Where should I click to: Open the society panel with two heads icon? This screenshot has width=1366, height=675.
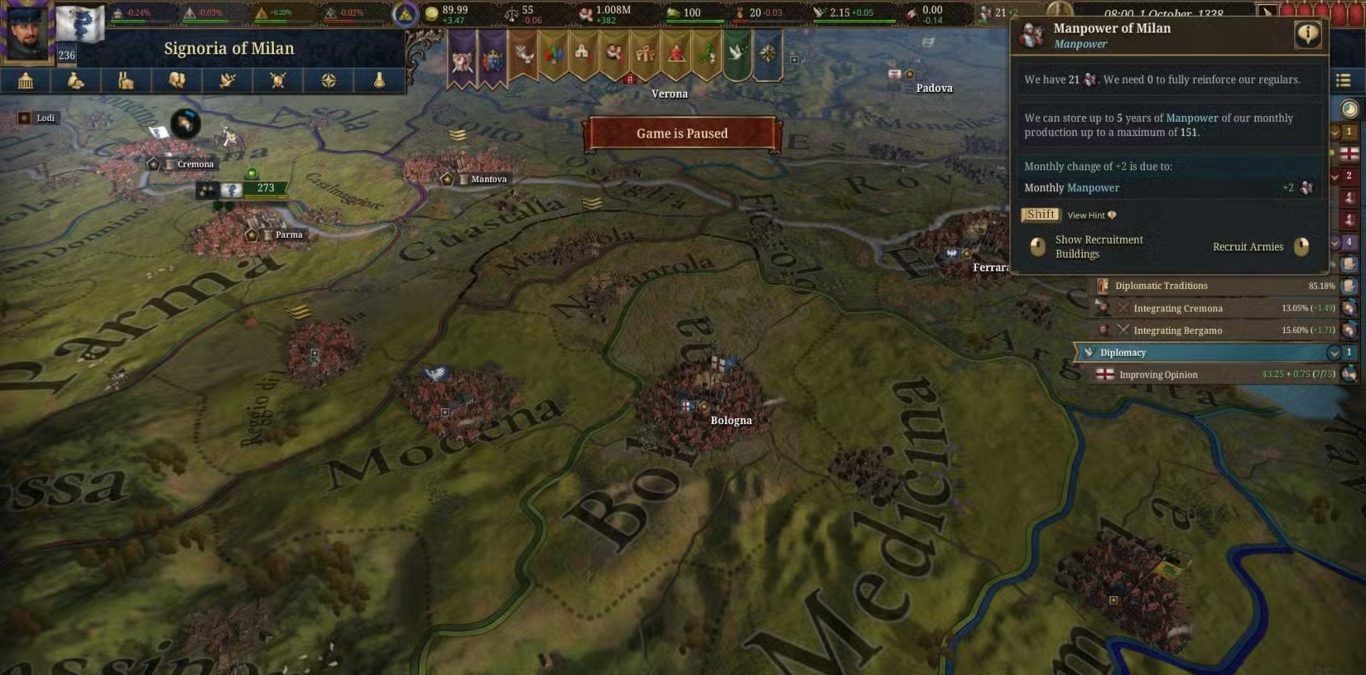(177, 80)
